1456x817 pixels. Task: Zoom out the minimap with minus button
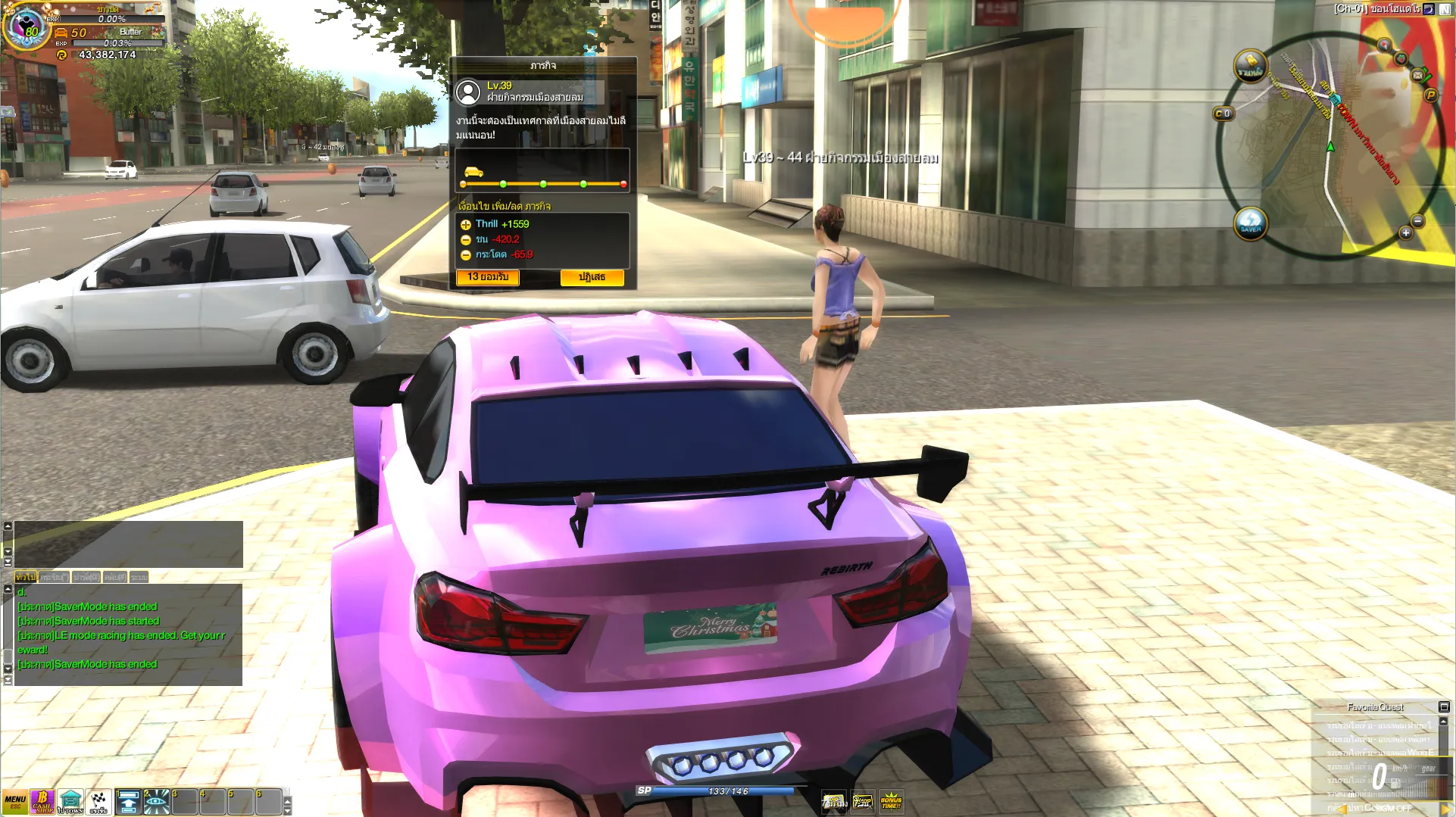[1417, 221]
